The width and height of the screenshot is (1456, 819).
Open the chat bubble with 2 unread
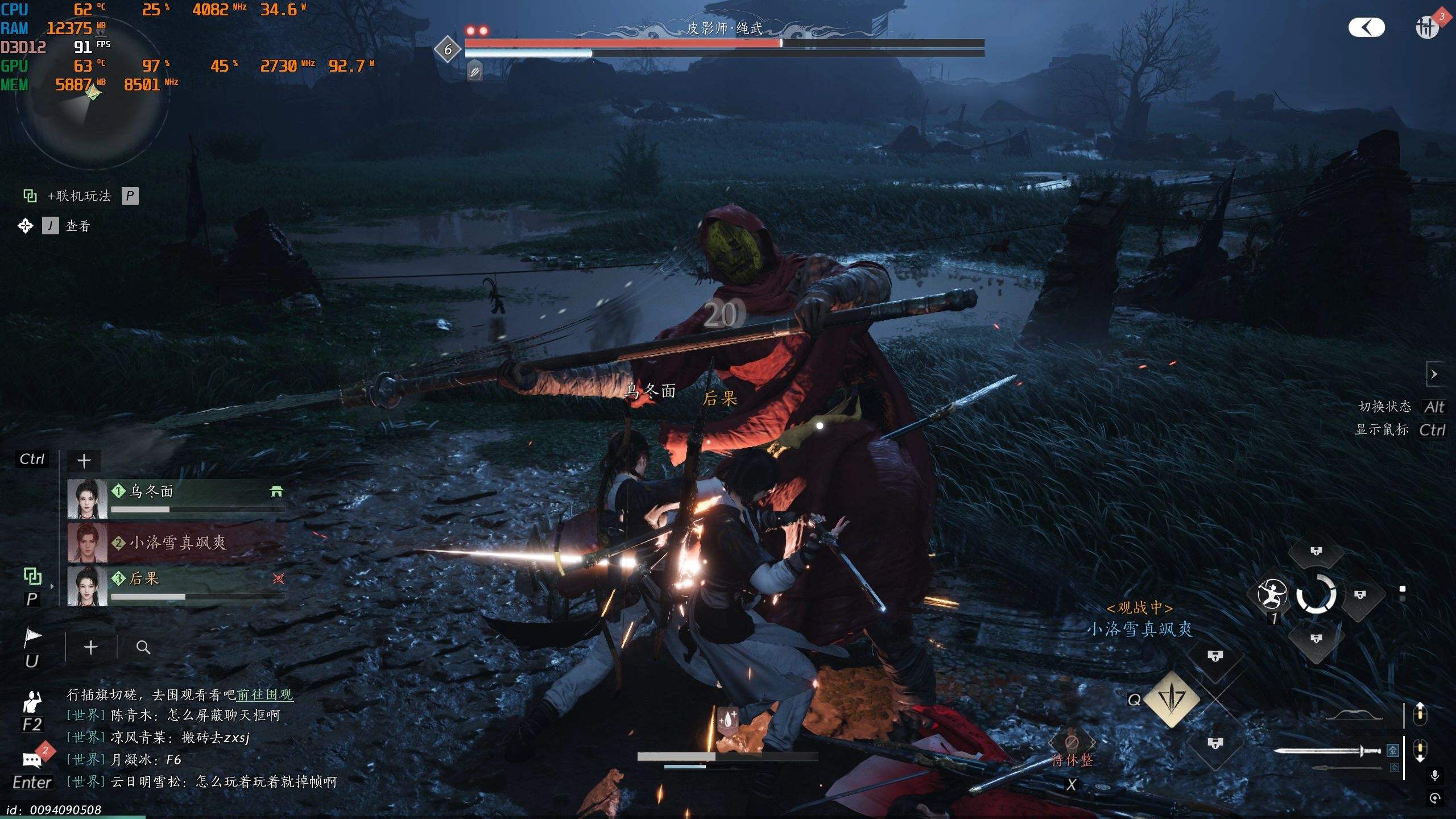pos(32,759)
